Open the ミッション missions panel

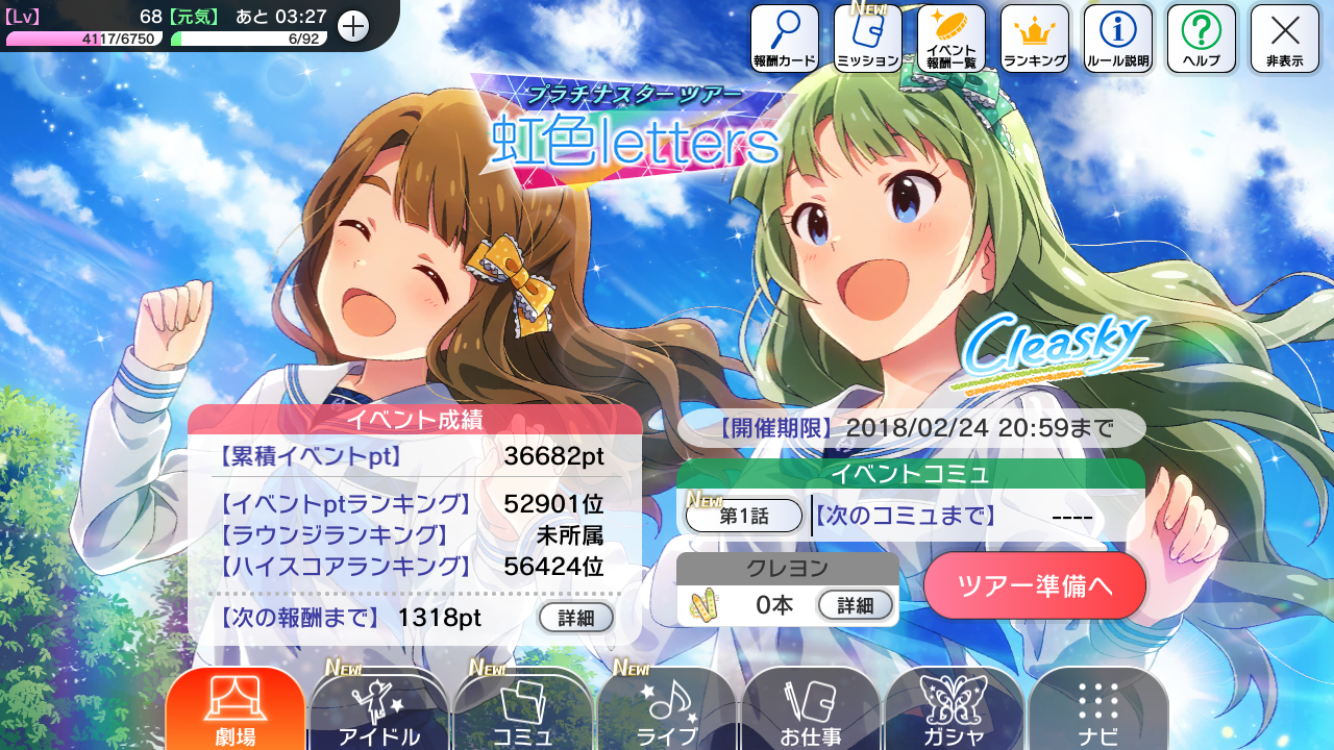pos(868,39)
